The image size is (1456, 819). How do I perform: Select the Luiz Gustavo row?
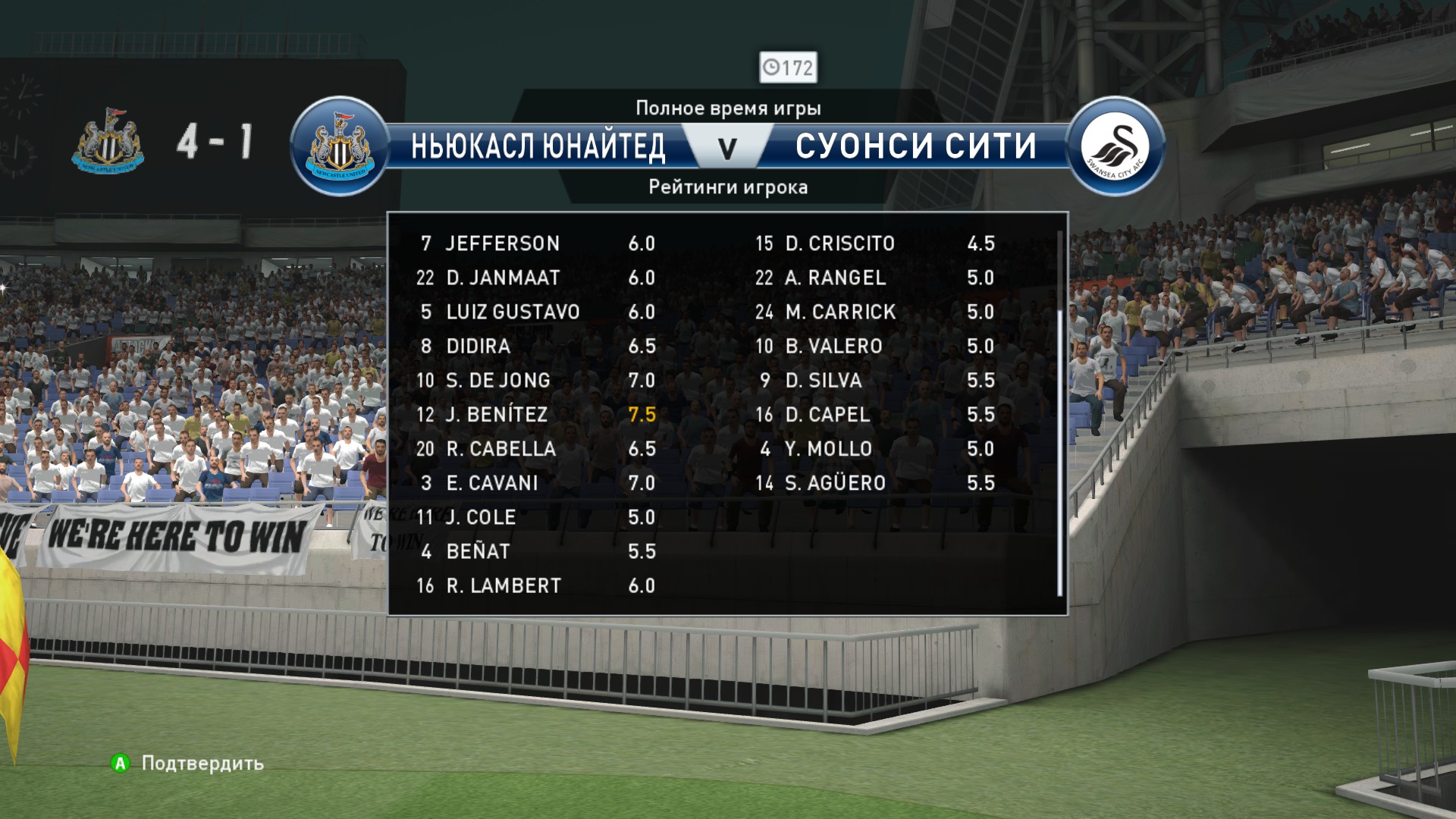click(535, 312)
